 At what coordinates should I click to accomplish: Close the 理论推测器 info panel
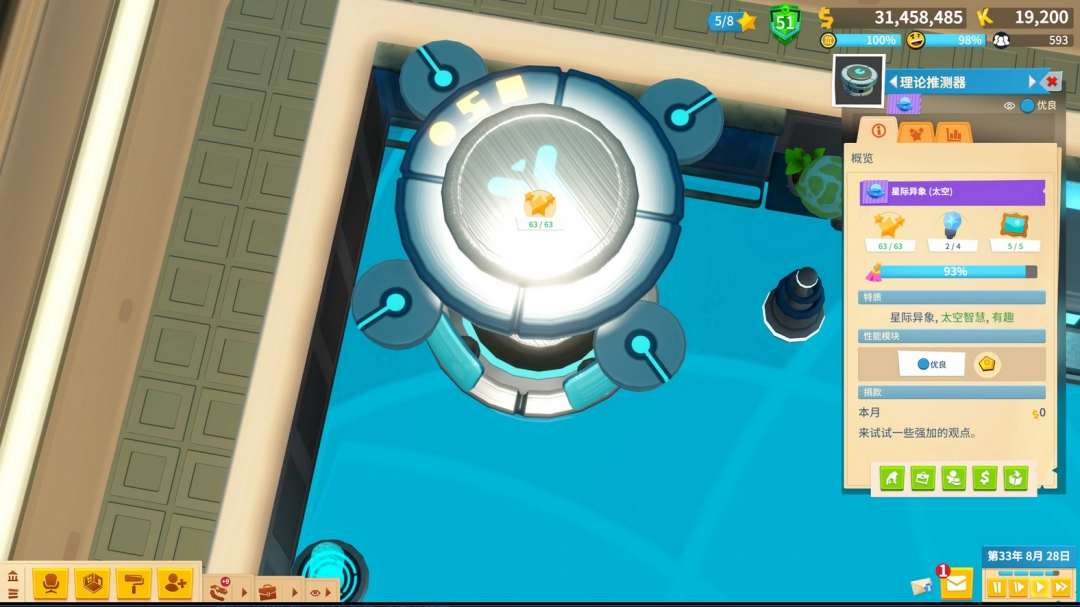coord(1051,82)
